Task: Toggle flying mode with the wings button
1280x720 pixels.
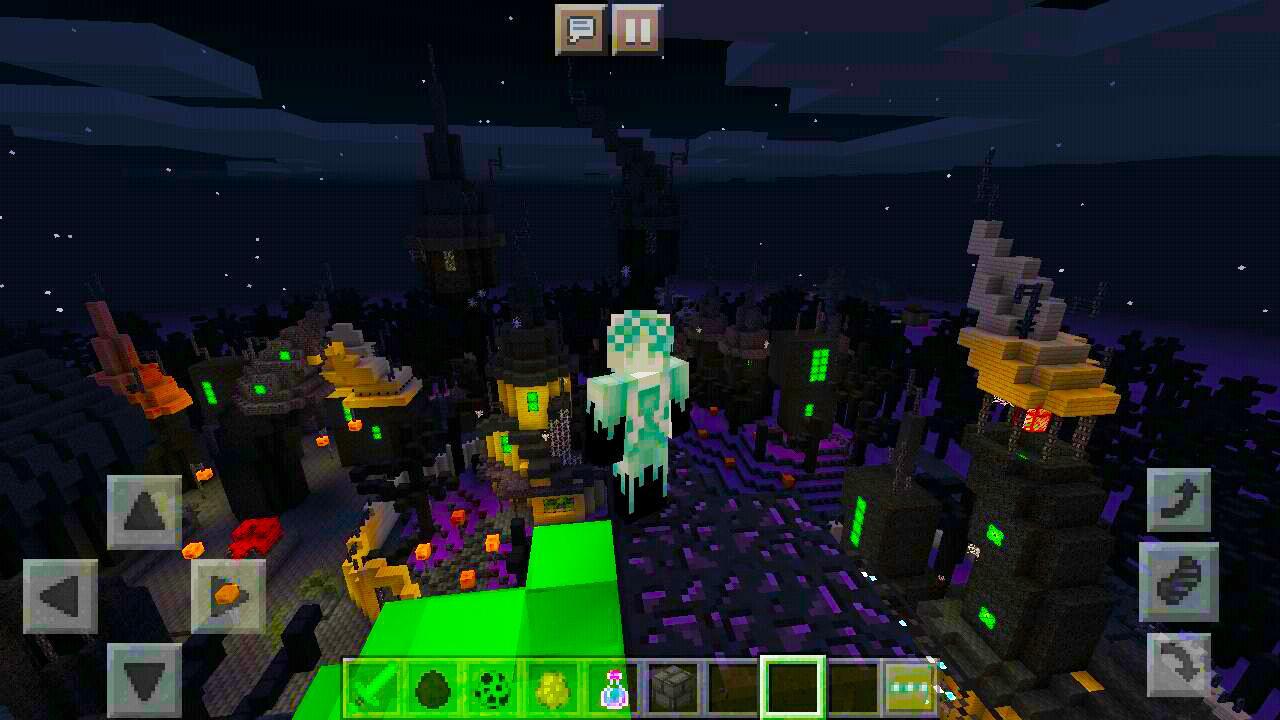Action: (1180, 583)
